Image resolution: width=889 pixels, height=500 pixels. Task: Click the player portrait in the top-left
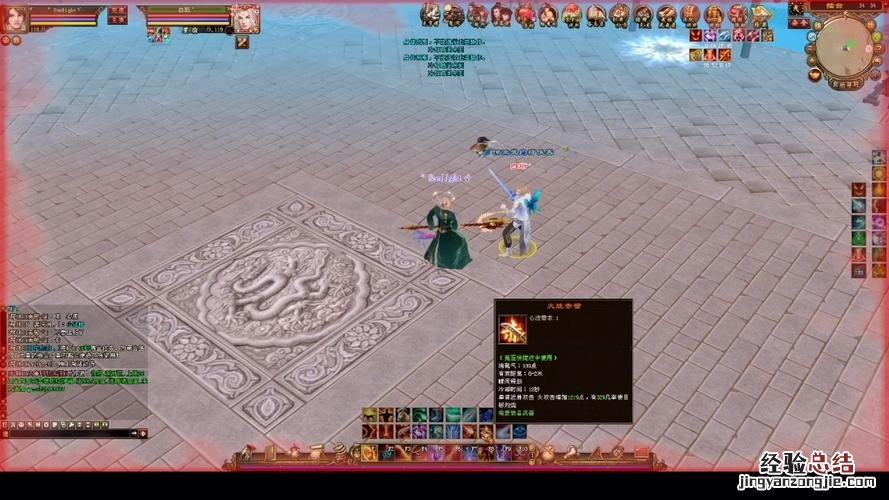pos(17,18)
